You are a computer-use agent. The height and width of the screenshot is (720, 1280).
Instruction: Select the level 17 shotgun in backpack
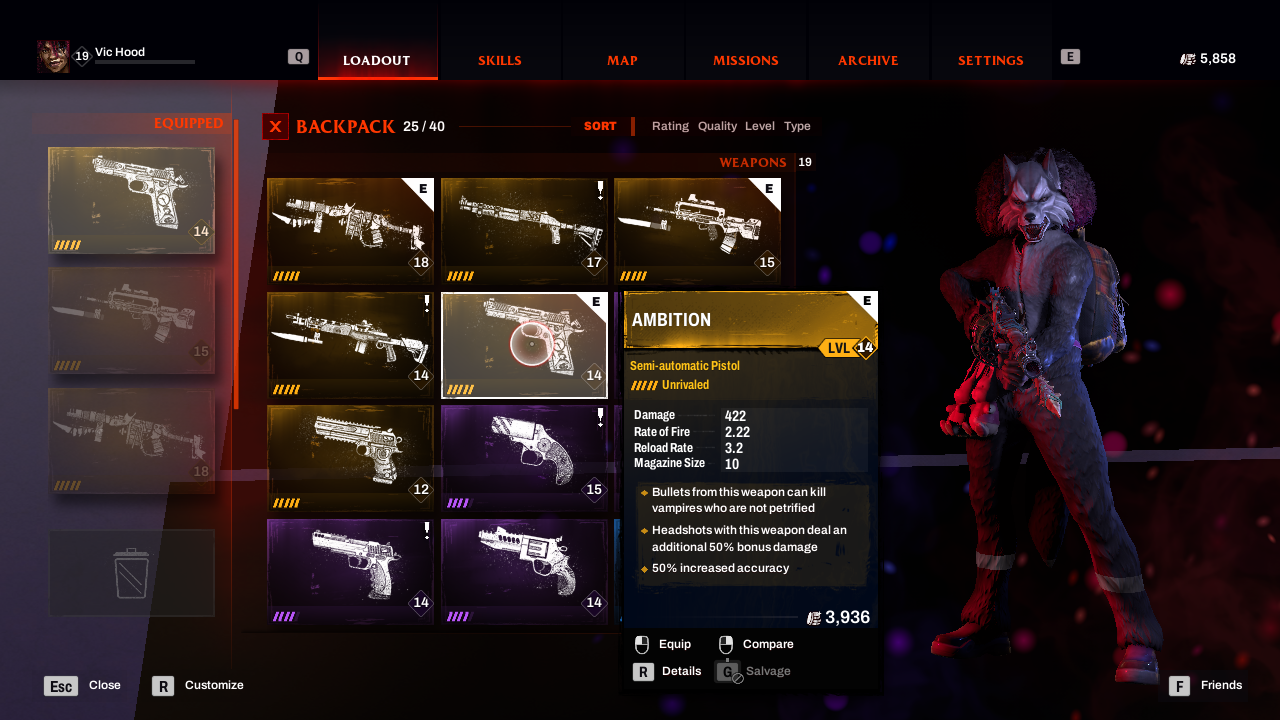coord(524,231)
